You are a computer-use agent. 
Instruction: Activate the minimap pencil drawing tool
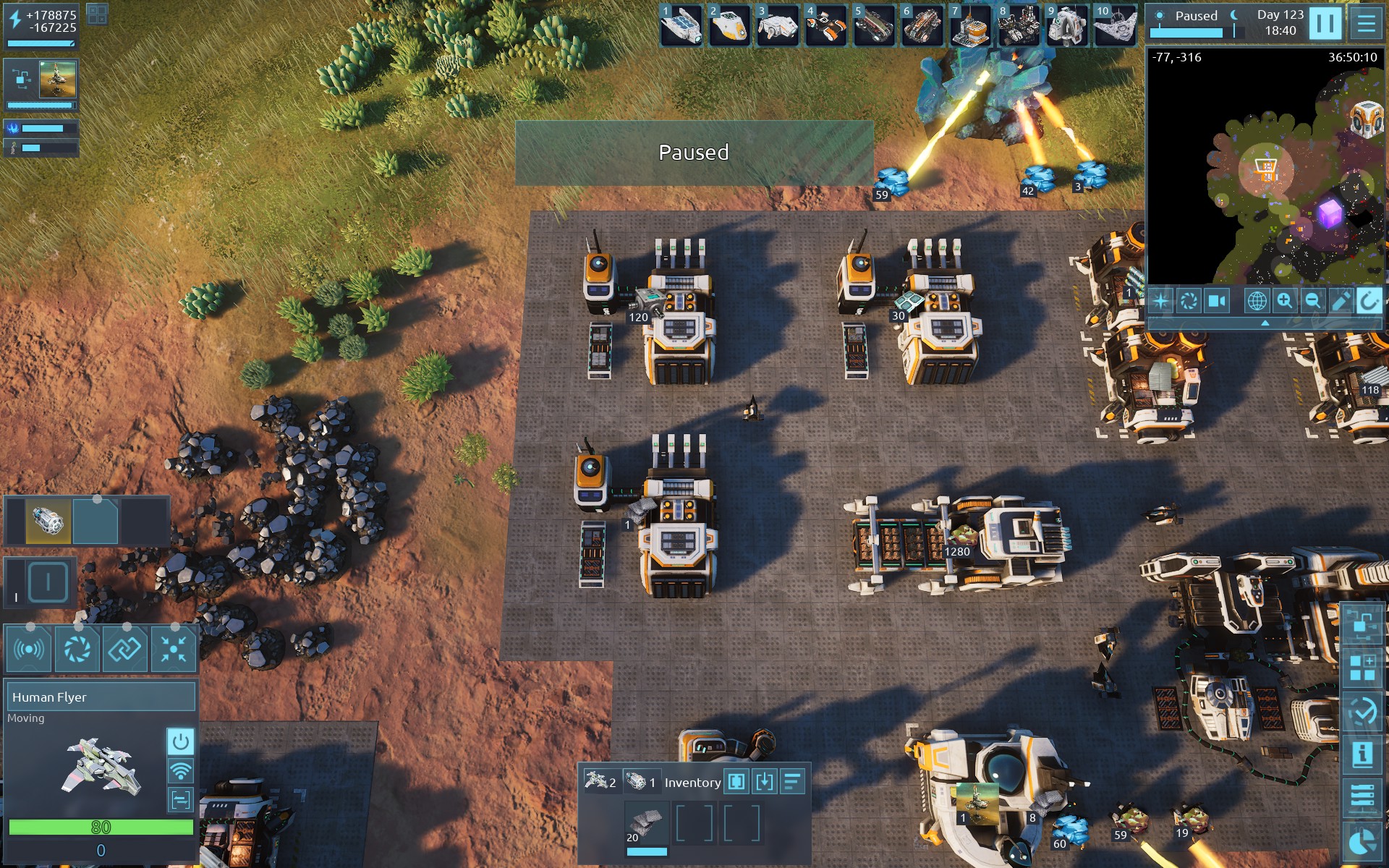pos(1341,300)
